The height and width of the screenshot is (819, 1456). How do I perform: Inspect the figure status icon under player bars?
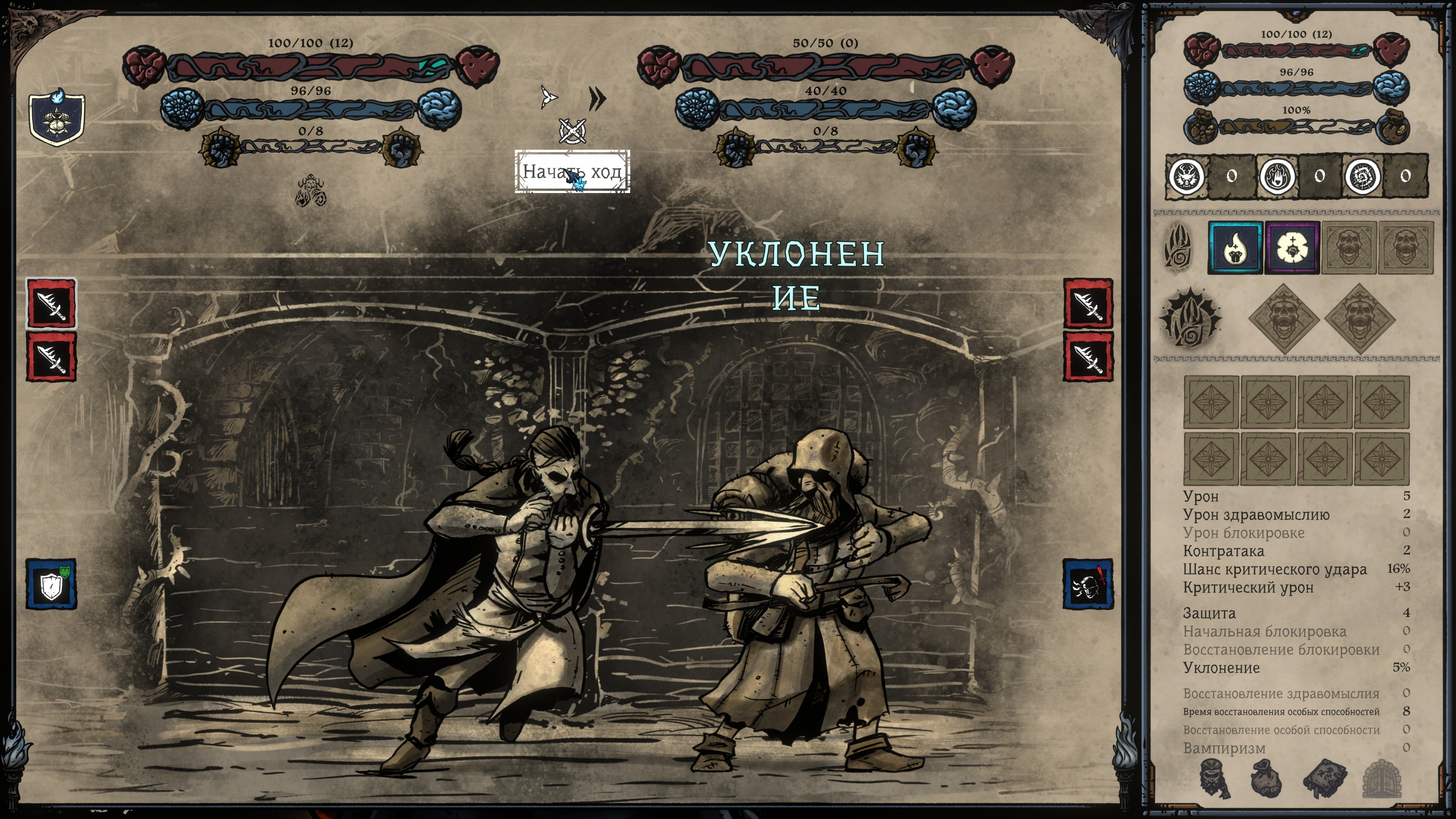tap(310, 190)
